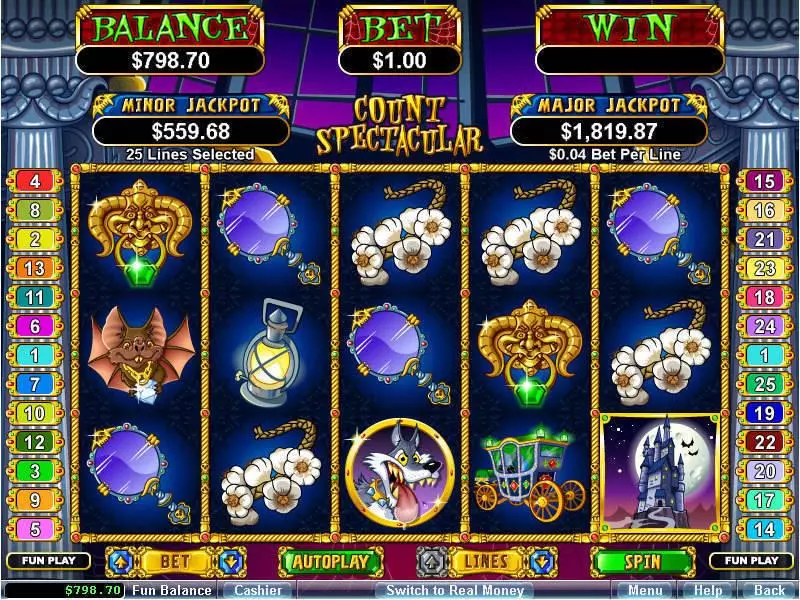Open the Menu in the bottom bar
The height and width of the screenshot is (600, 800).
click(645, 590)
